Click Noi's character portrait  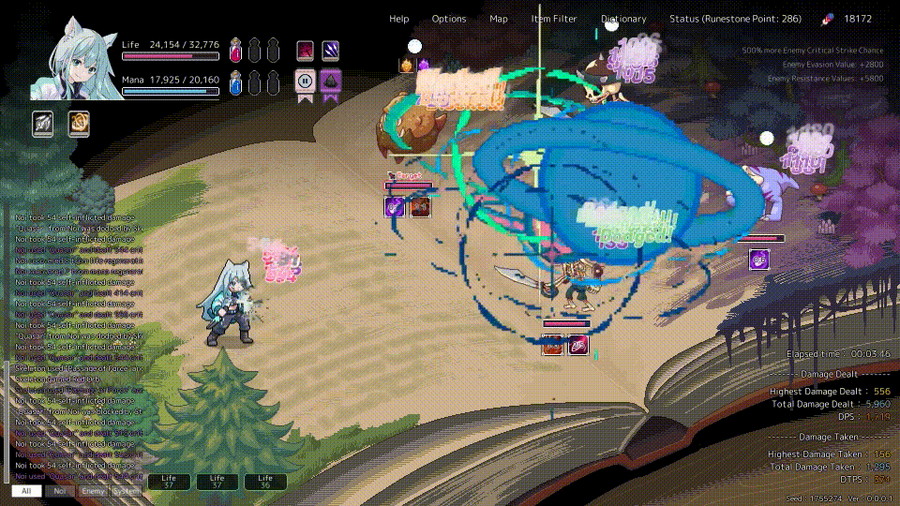72,60
